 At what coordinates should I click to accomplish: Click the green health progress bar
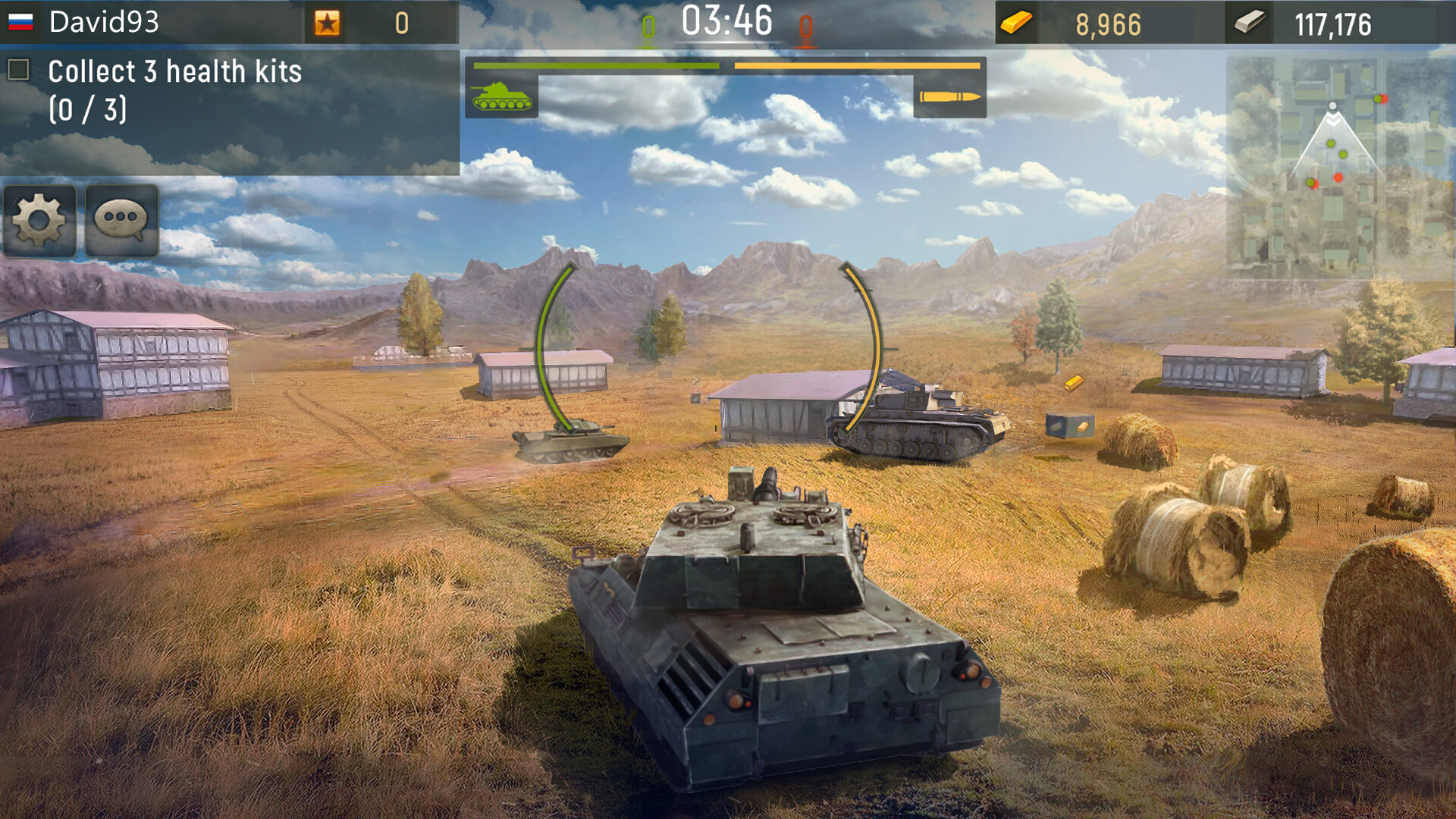coord(595,67)
